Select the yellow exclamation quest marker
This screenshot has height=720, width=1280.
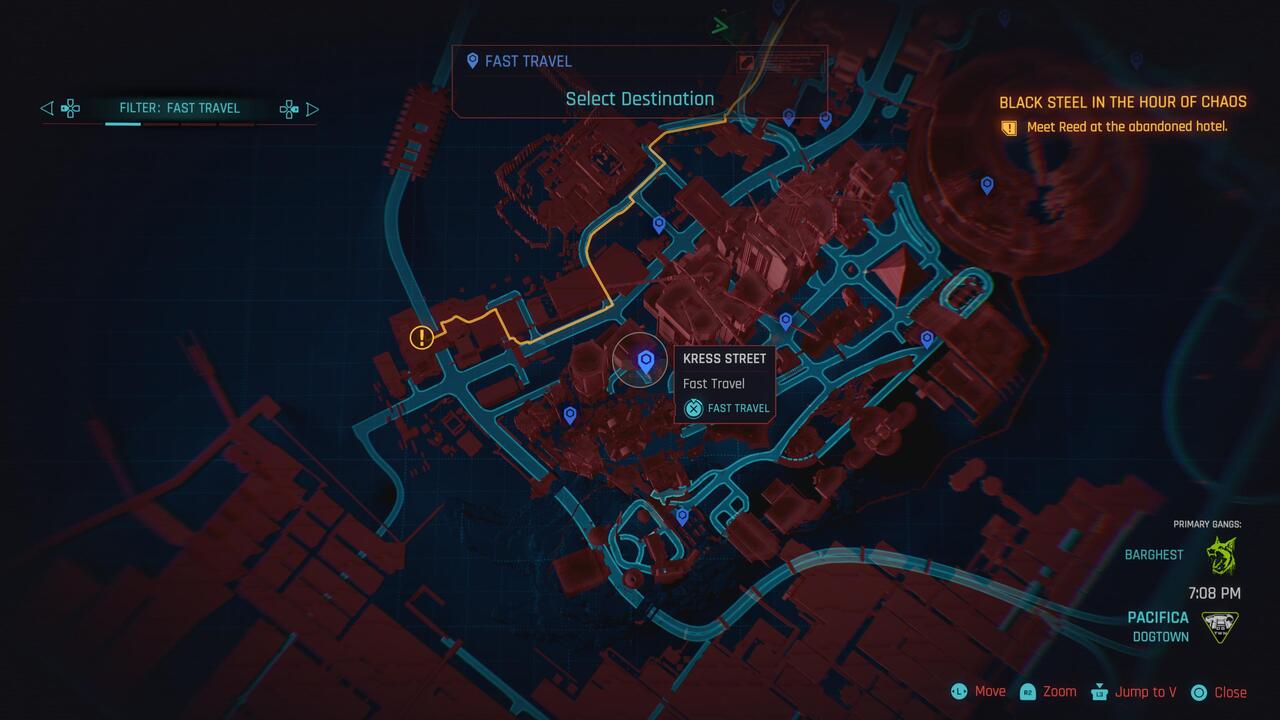pos(421,339)
